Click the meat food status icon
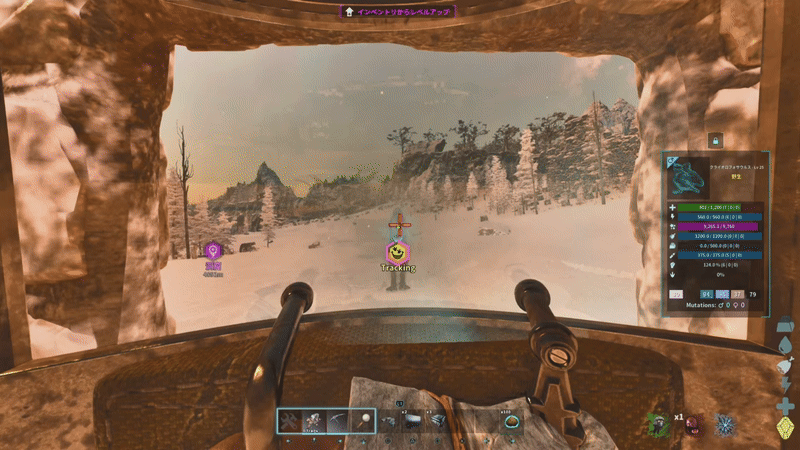Viewport: 800px width, 450px height. coord(786,367)
